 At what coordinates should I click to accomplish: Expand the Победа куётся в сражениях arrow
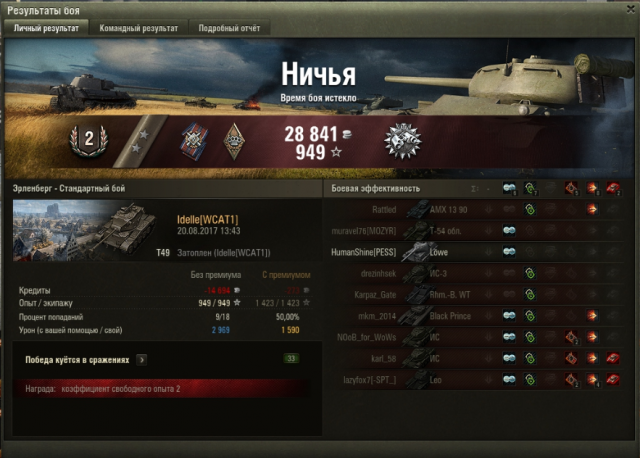pos(142,358)
